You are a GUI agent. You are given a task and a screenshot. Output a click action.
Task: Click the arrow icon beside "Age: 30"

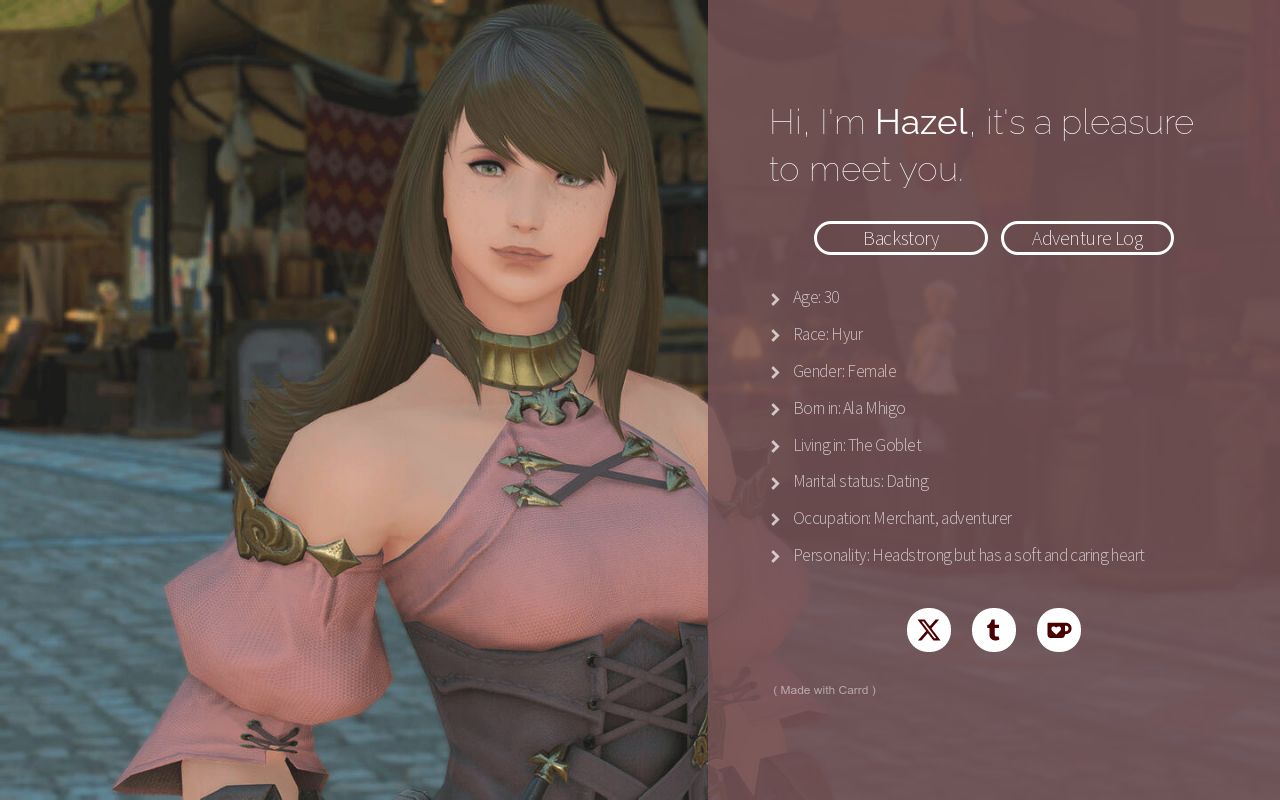pos(776,299)
